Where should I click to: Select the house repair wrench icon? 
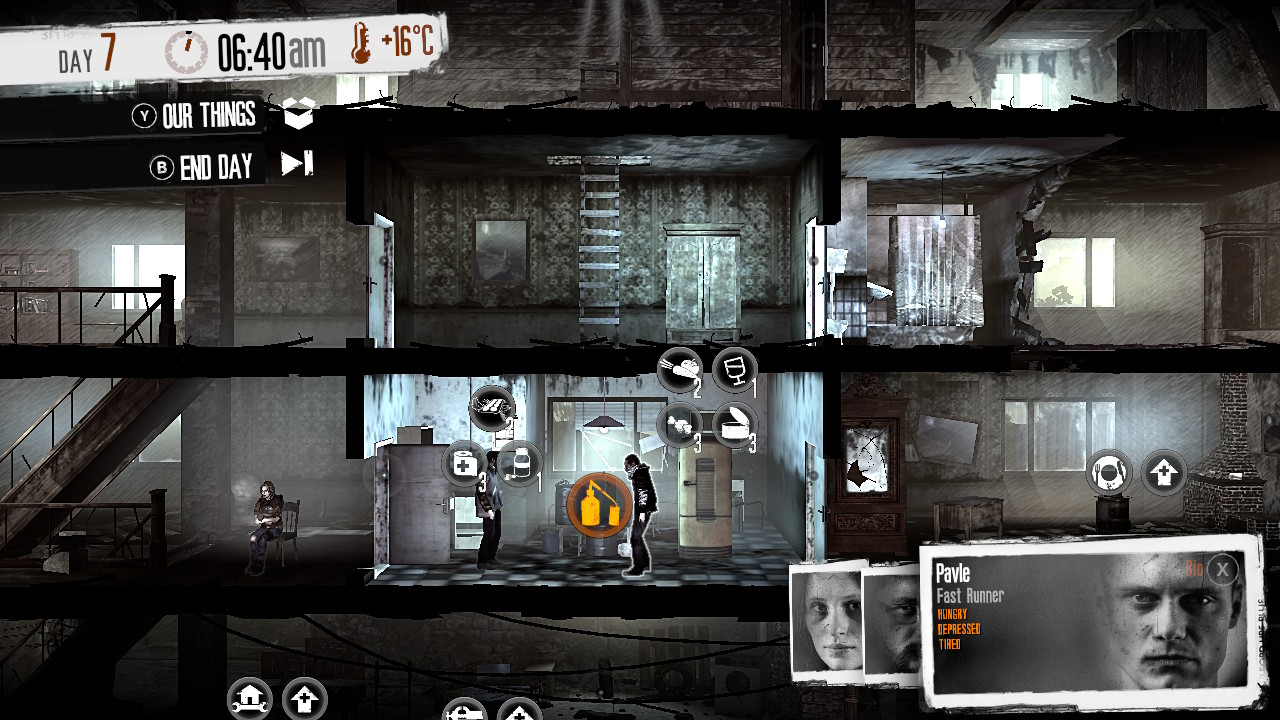click(248, 698)
